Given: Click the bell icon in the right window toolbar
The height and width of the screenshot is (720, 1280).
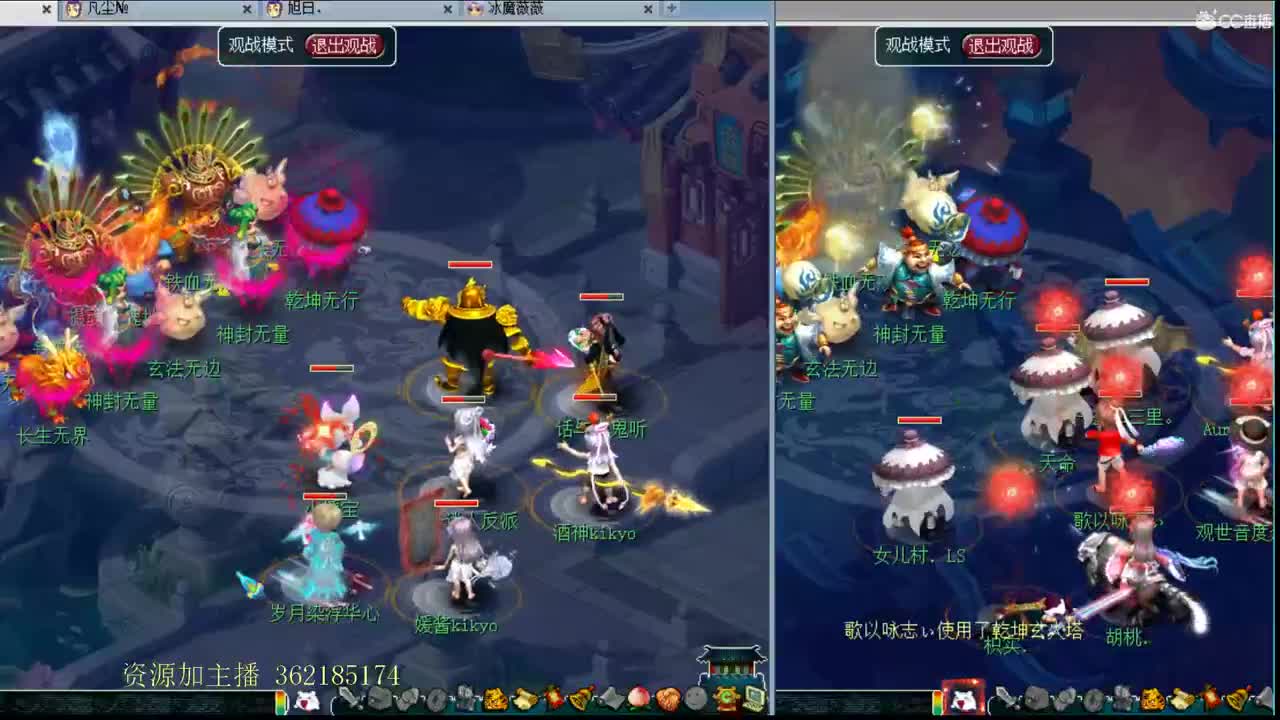Looking at the screenshot, I should pyautogui.click(x=1236, y=700).
